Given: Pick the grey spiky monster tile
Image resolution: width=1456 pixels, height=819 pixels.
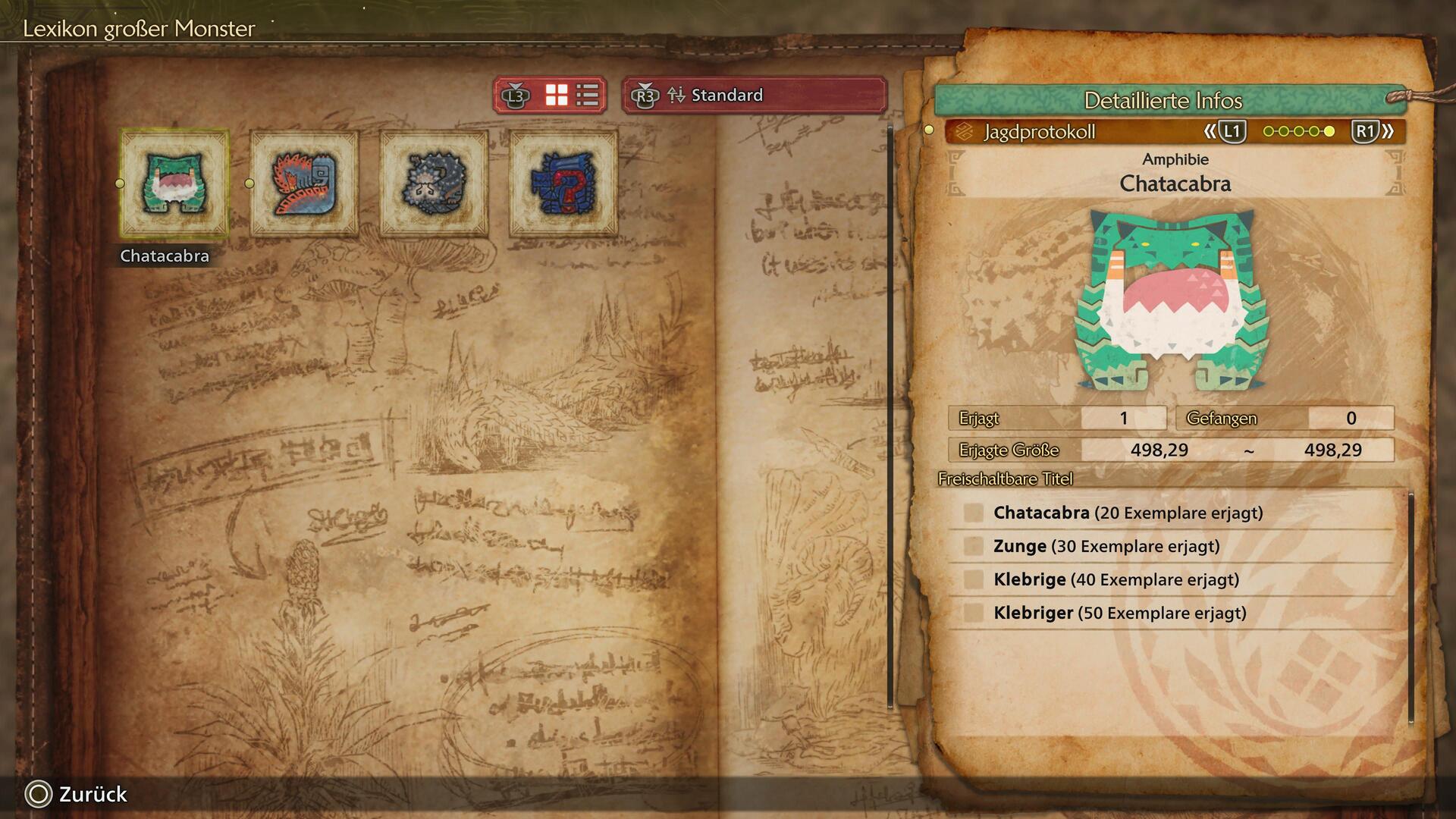Looking at the screenshot, I should tap(434, 184).
